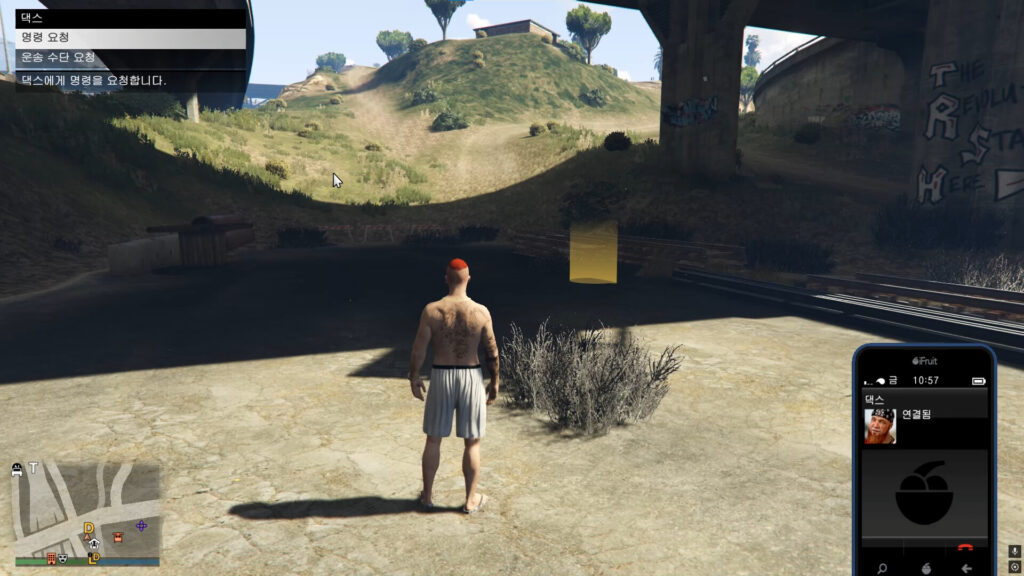Choose the 운송 수단 요청 menu entry
This screenshot has width=1024, height=576.
point(128,58)
